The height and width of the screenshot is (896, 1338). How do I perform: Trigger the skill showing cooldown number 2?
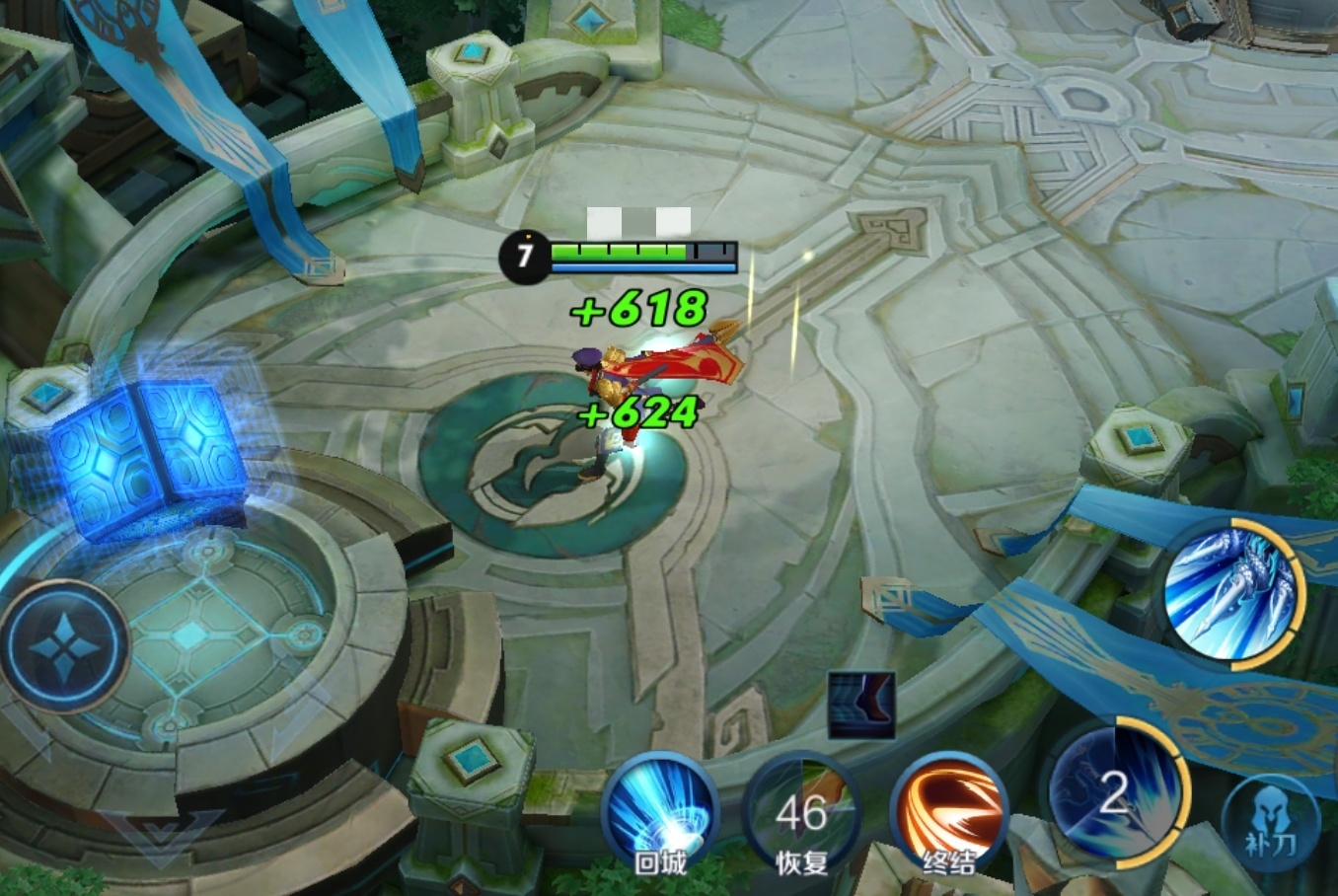coord(1116,792)
